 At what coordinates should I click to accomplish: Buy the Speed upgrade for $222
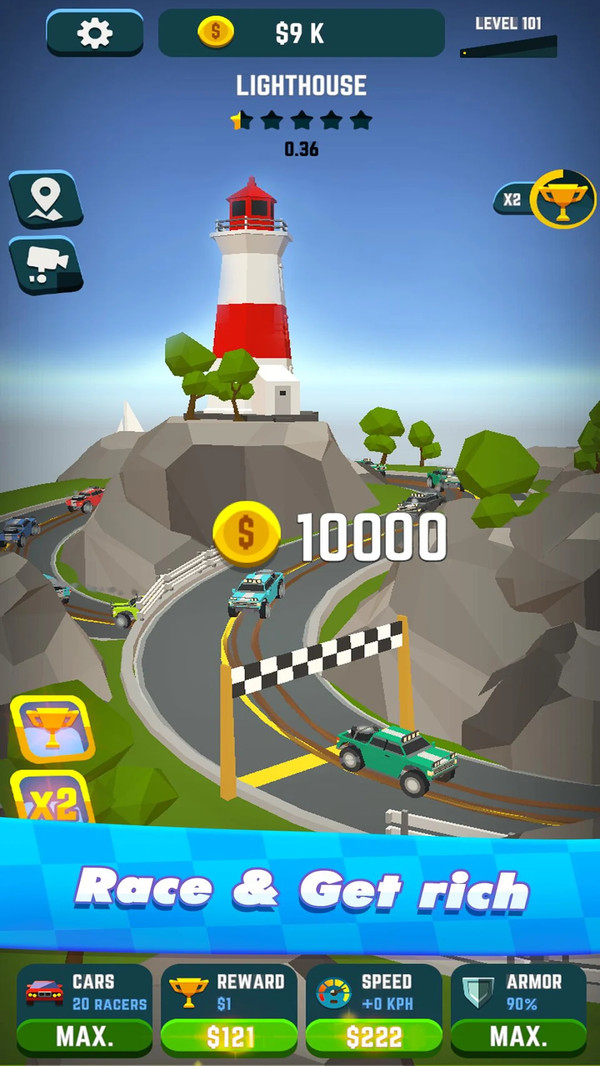(x=374, y=1036)
